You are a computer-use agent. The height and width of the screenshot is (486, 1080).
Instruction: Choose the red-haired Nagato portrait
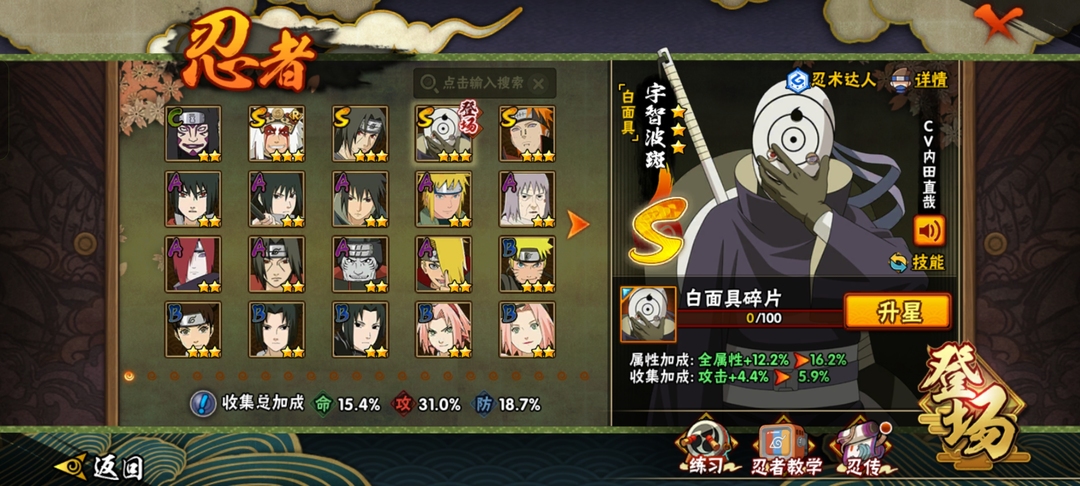[x=193, y=264]
